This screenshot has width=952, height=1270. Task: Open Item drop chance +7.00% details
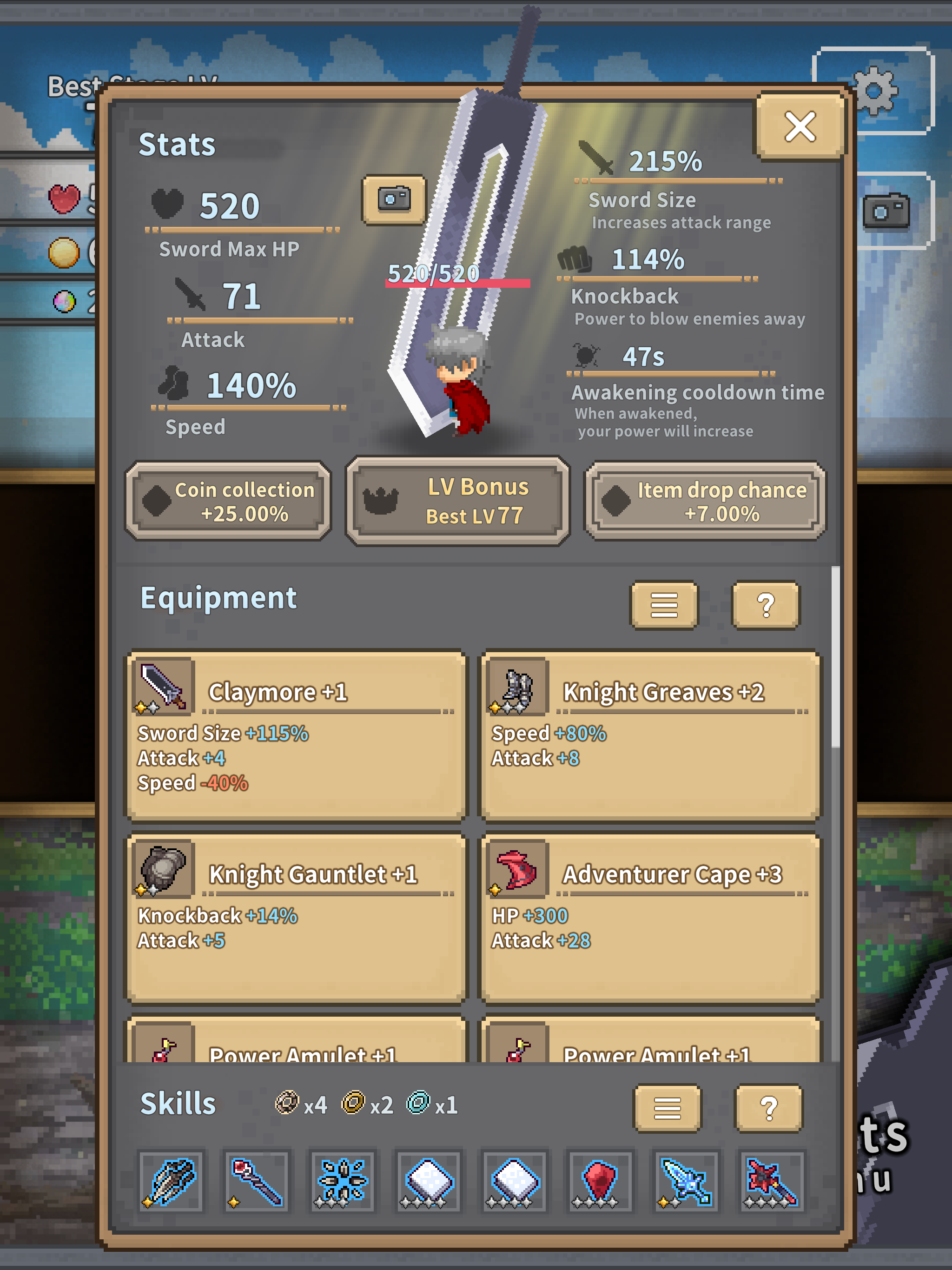[705, 501]
